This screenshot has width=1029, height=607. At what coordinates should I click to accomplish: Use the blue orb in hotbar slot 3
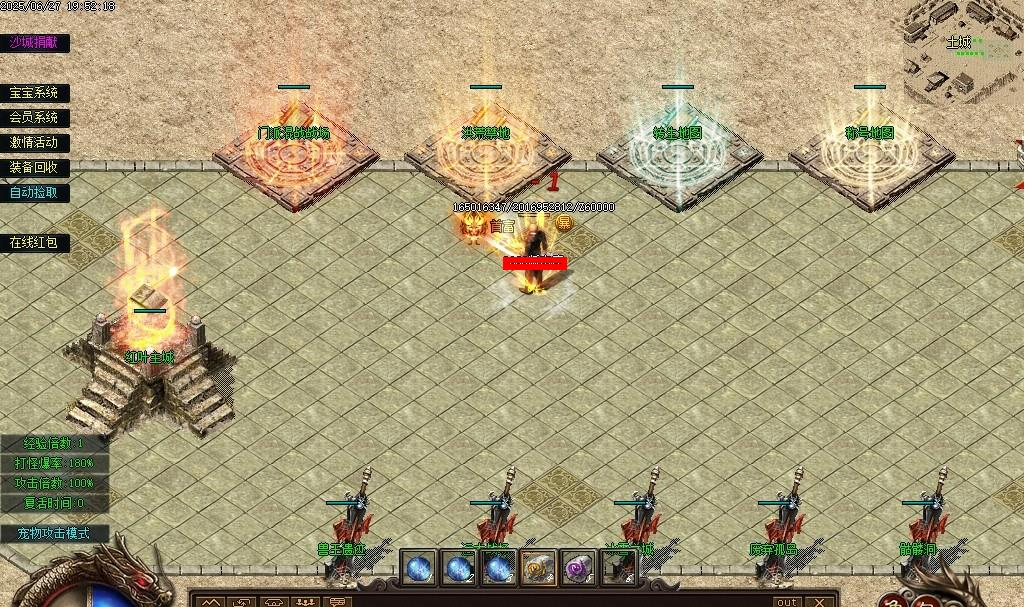(x=498, y=568)
